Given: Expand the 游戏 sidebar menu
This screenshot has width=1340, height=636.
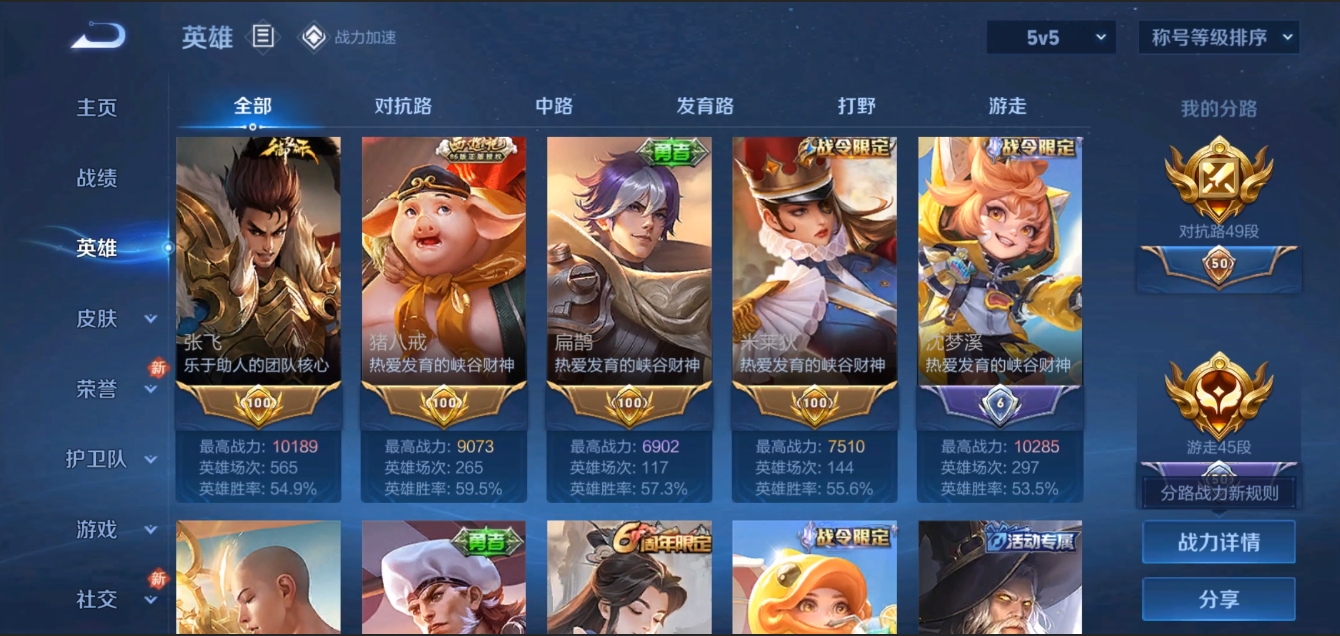Looking at the screenshot, I should point(110,529).
